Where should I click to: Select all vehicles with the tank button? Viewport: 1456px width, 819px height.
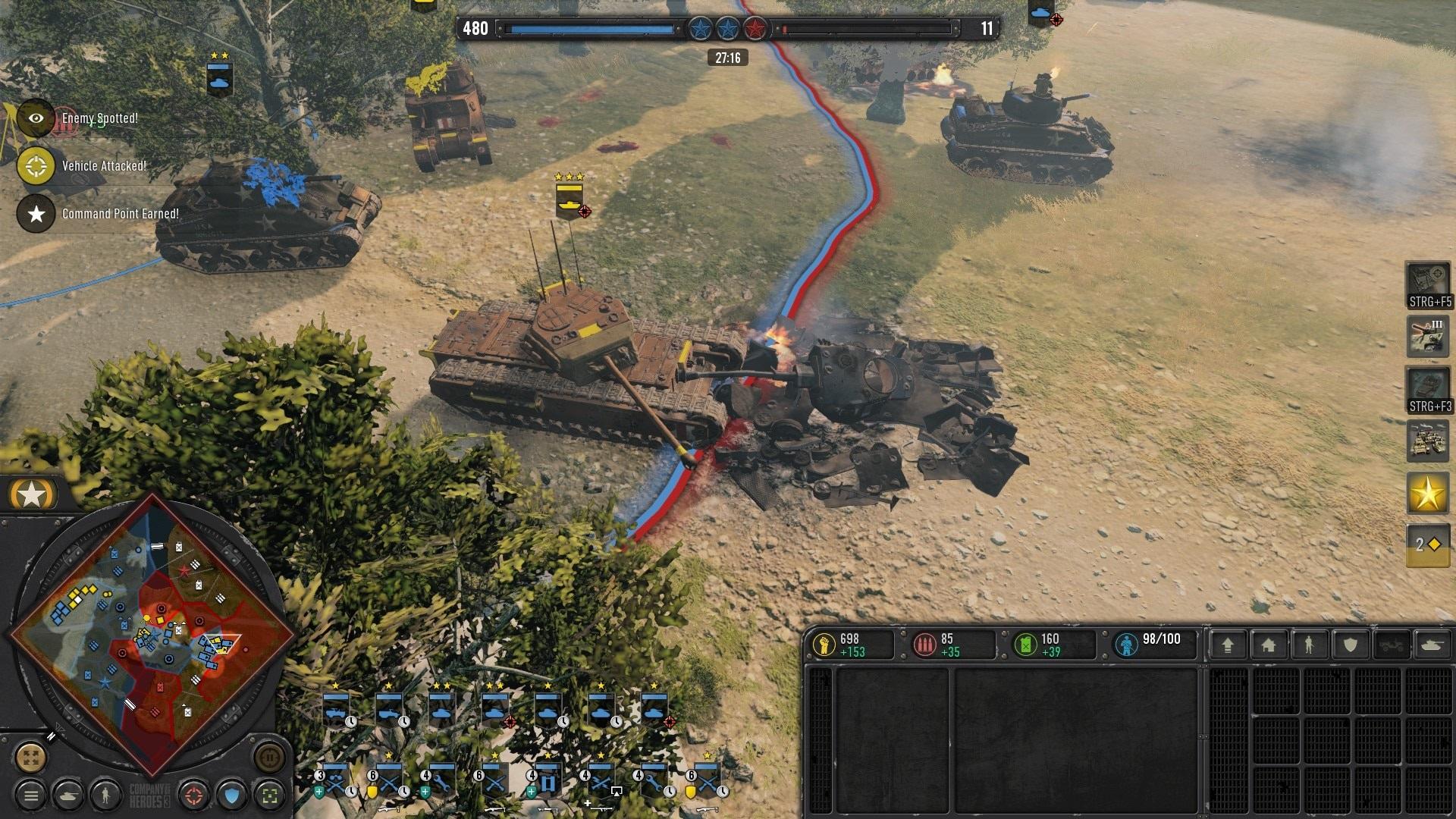(x=68, y=795)
